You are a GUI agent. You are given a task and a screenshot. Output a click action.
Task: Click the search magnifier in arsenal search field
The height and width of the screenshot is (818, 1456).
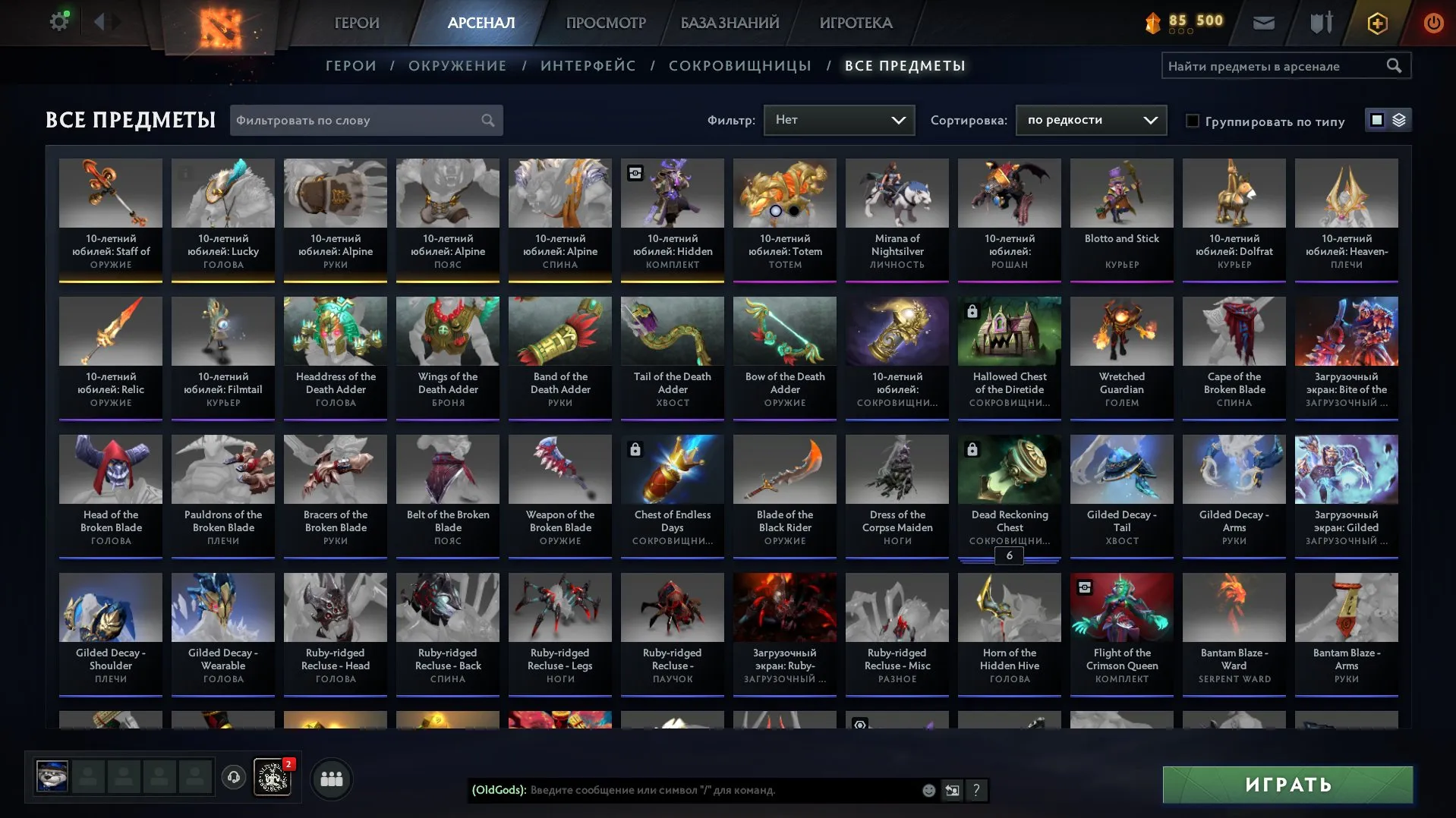[1395, 65]
